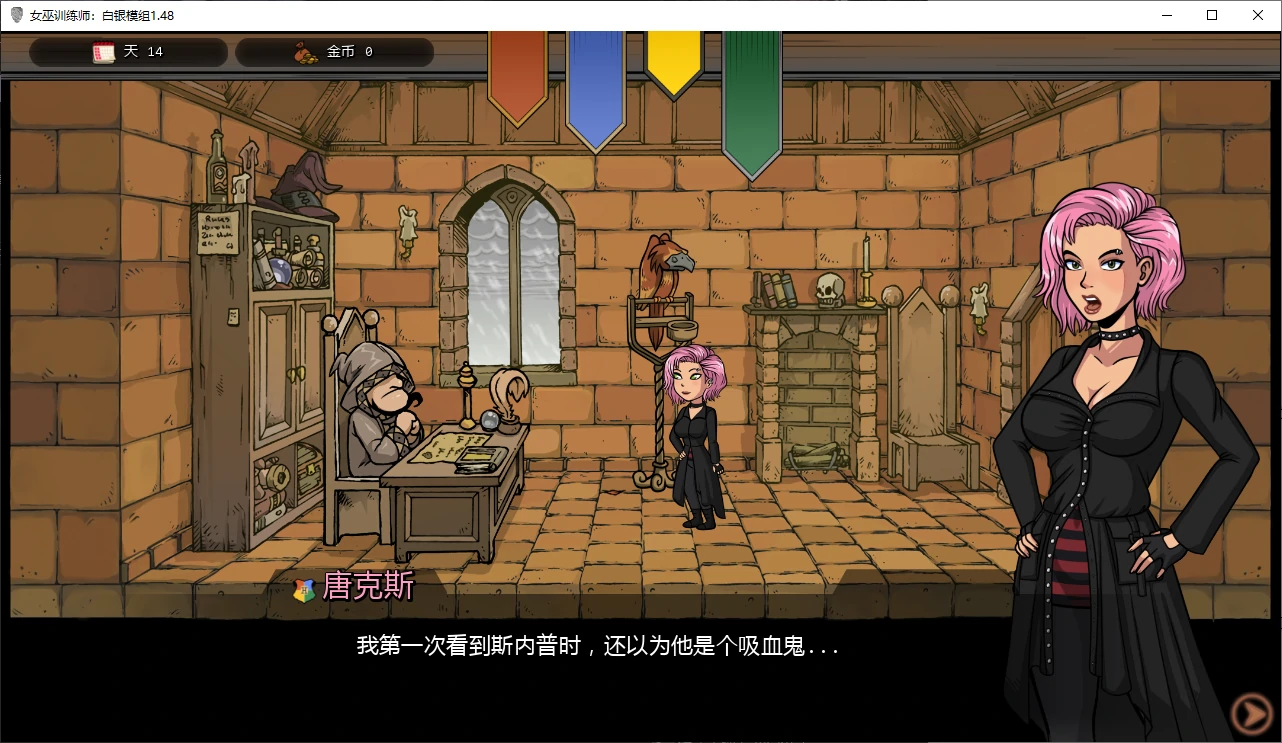Click the 天 14 day counter pill
Image resolution: width=1282 pixels, height=743 pixels.
128,51
